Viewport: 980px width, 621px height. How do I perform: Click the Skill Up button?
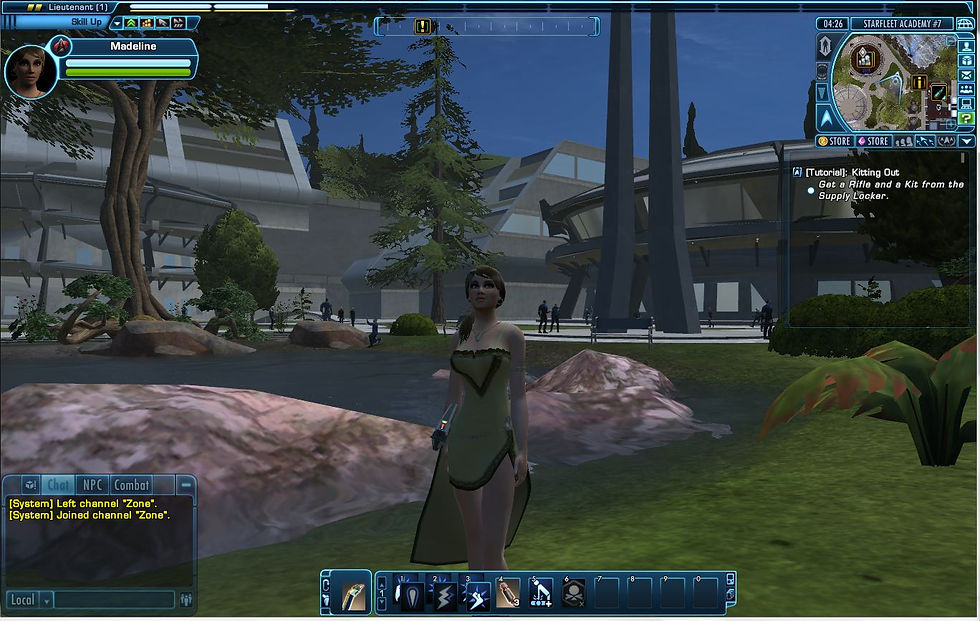pyautogui.click(x=87, y=22)
